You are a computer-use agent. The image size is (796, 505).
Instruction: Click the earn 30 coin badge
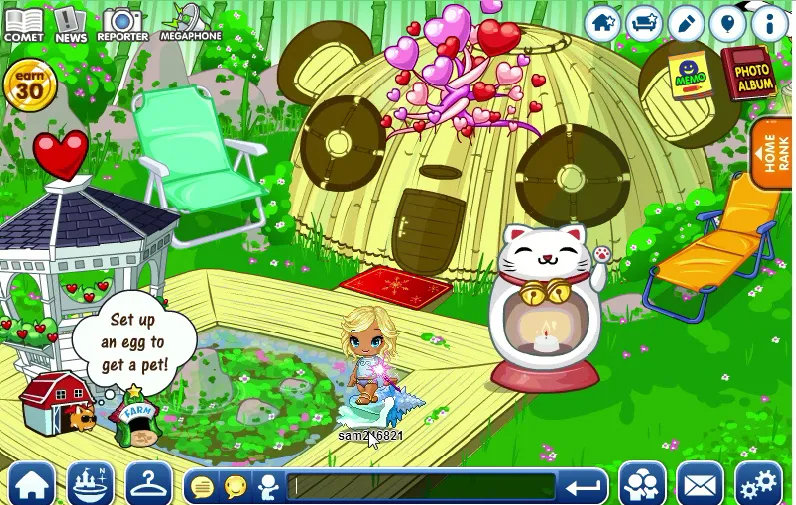pyautogui.click(x=28, y=86)
